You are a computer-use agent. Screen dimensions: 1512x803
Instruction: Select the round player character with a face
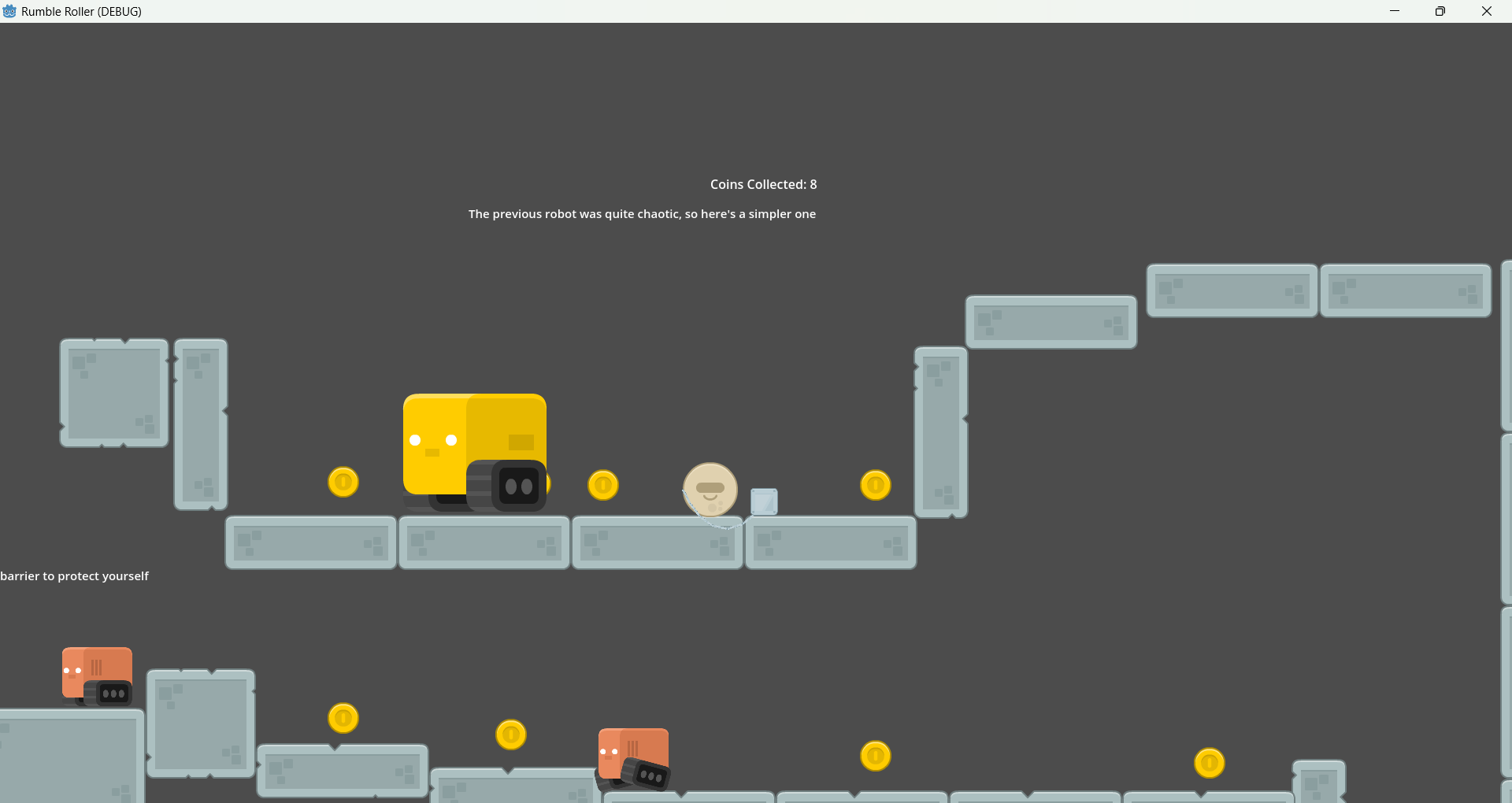[x=710, y=490]
